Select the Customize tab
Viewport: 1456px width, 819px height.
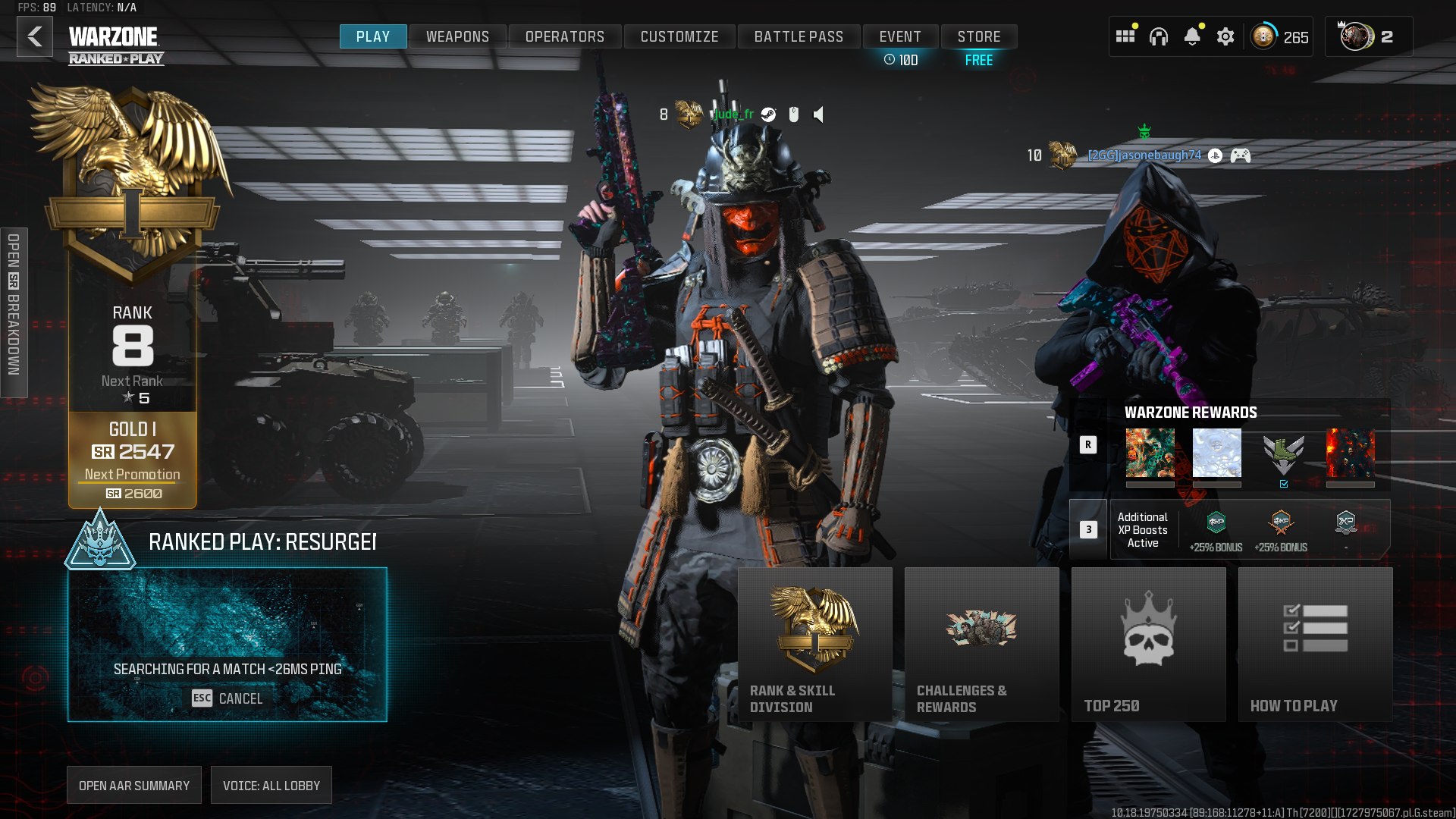[679, 36]
